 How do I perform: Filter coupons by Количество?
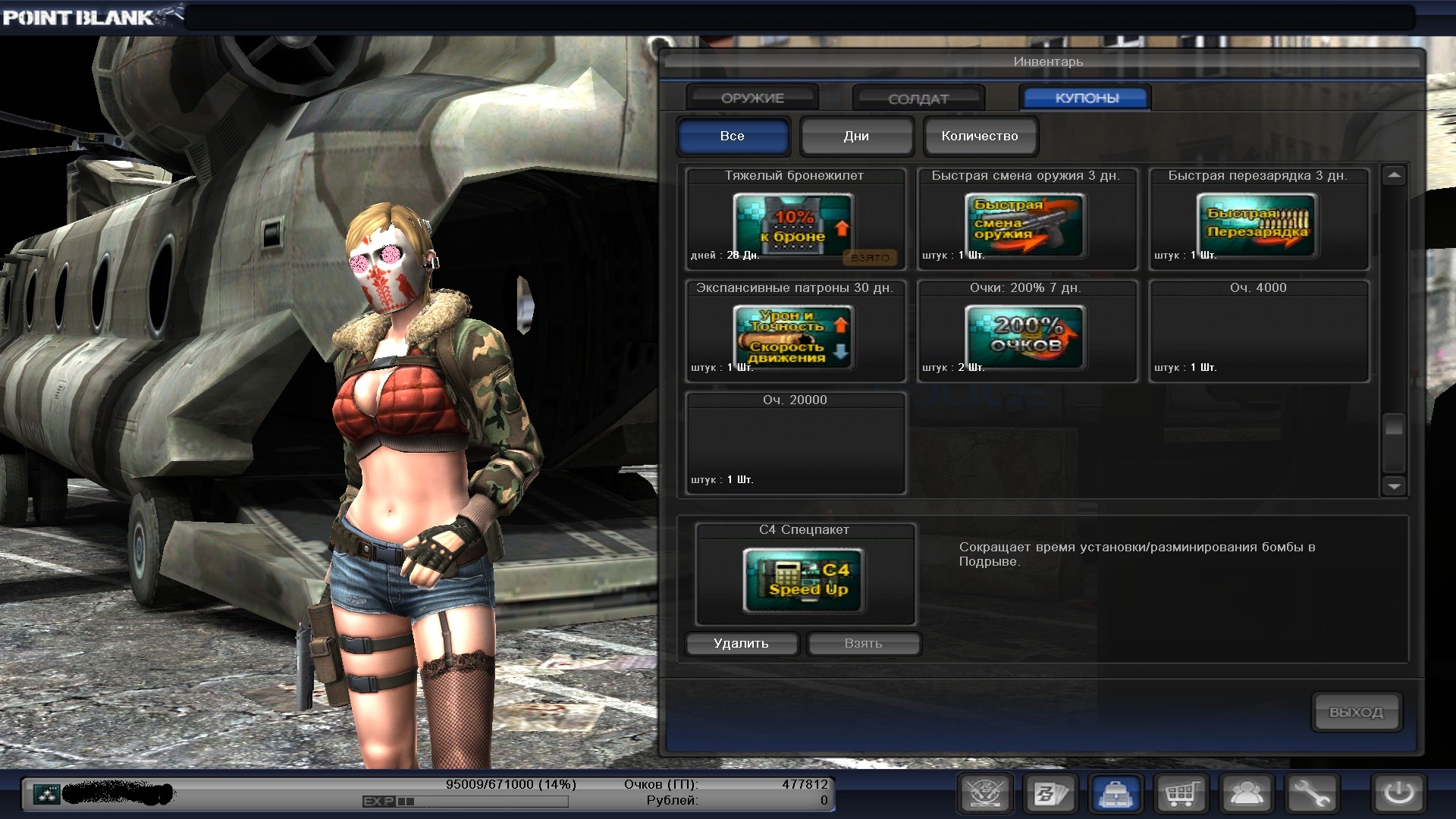pos(980,136)
